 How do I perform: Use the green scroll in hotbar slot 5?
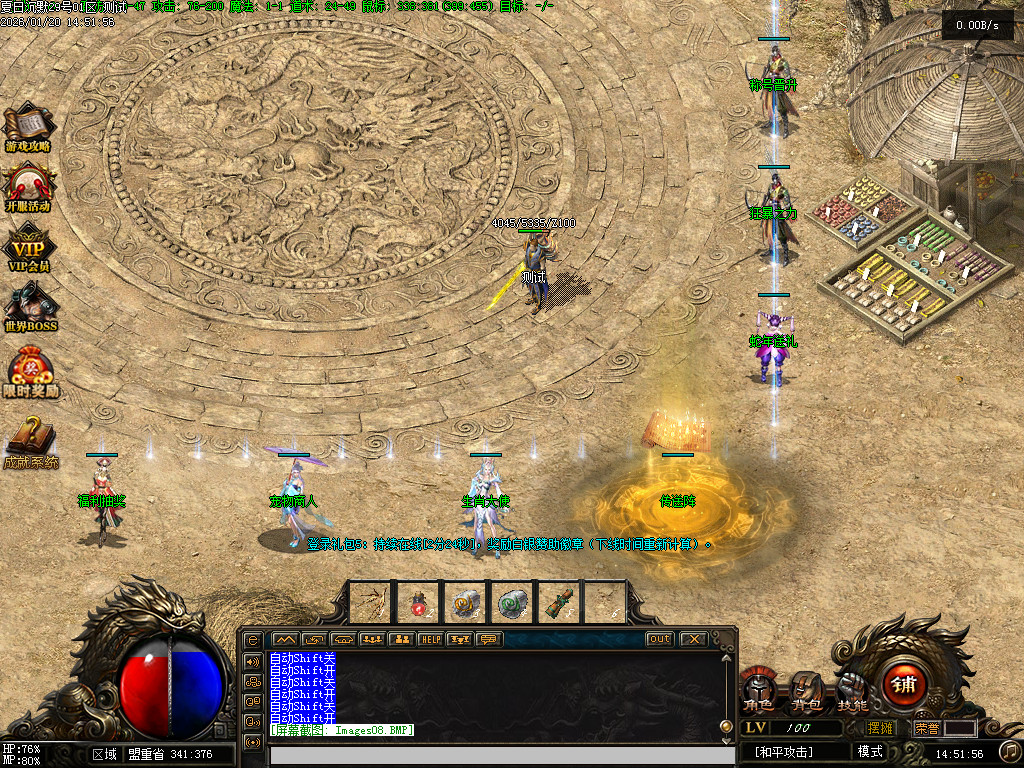click(x=558, y=602)
